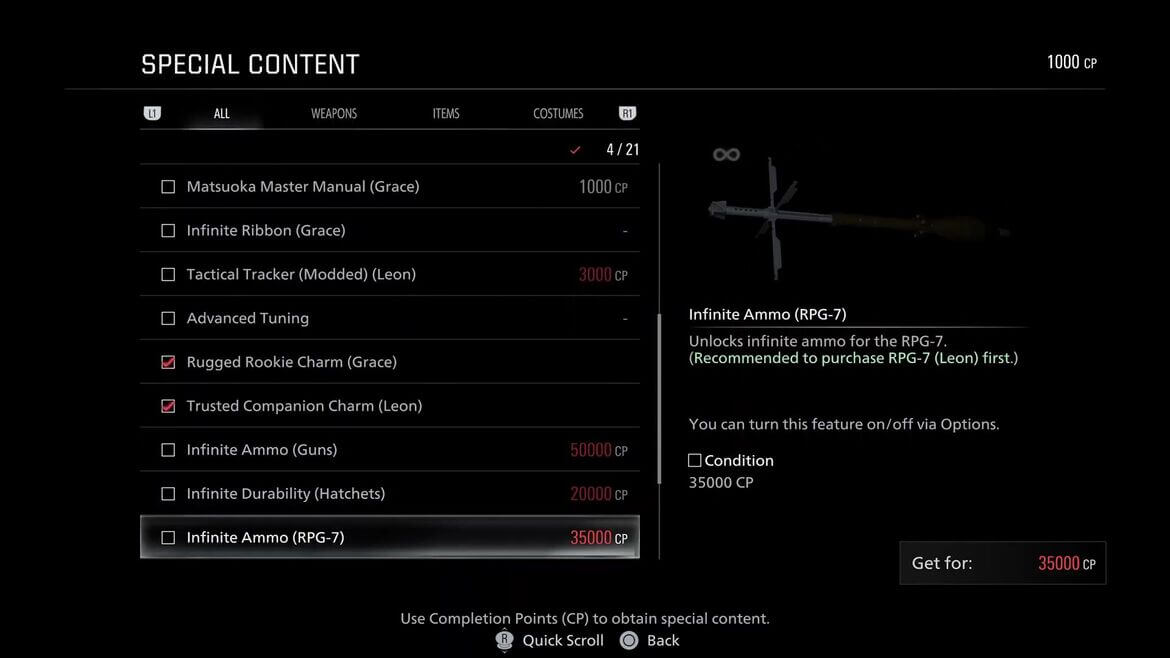Choose Infinite Durability (Hatchets) entry

click(x=389, y=494)
